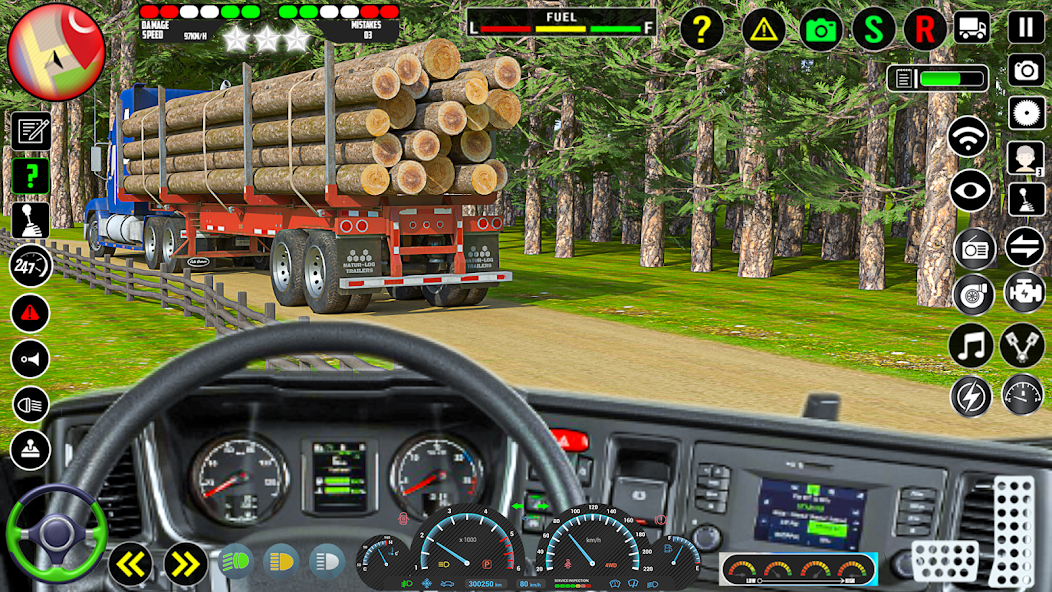Image resolution: width=1052 pixels, height=592 pixels.
Task: Open the round minimap compass
Action: (x=56, y=51)
